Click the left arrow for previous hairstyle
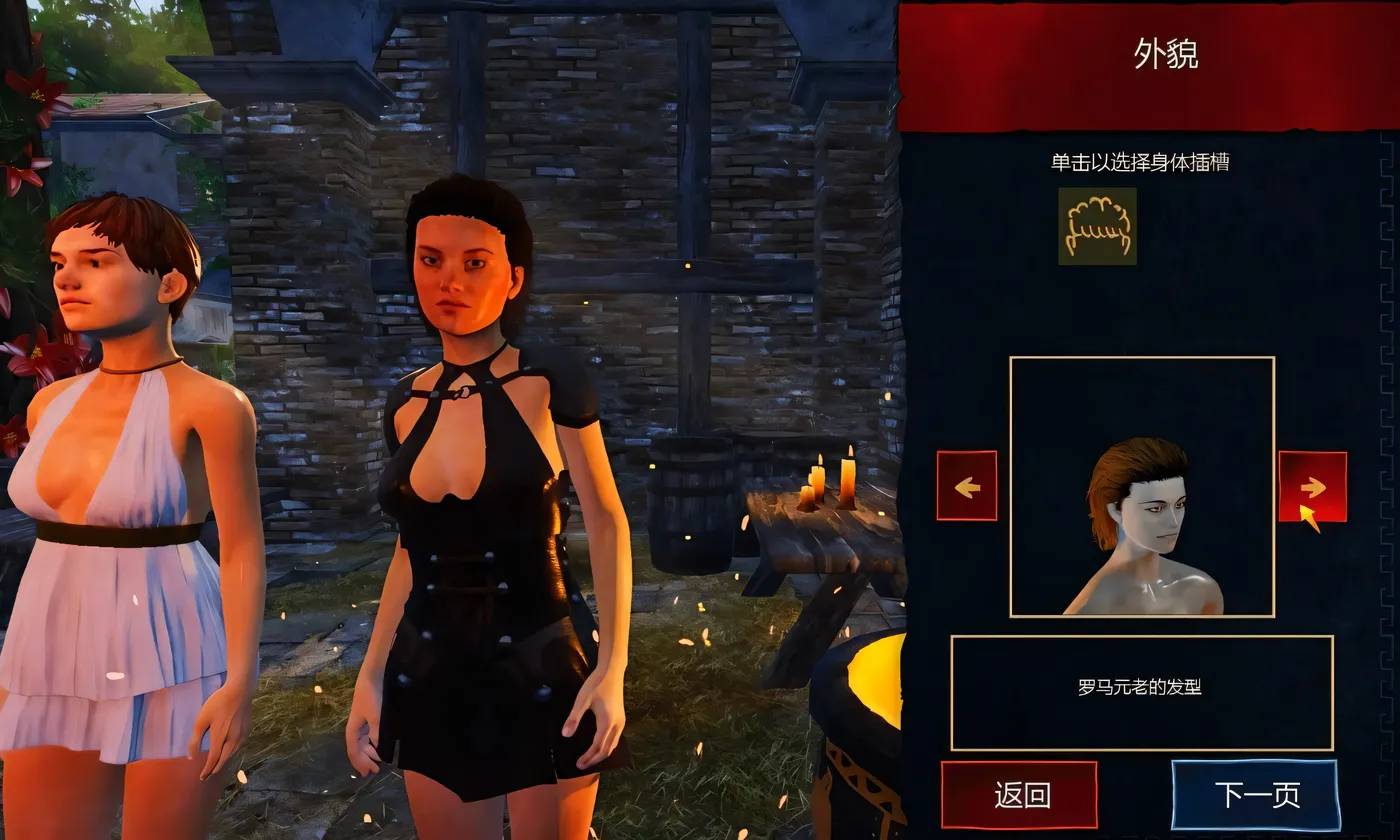The width and height of the screenshot is (1400, 840). pyautogui.click(x=965, y=487)
